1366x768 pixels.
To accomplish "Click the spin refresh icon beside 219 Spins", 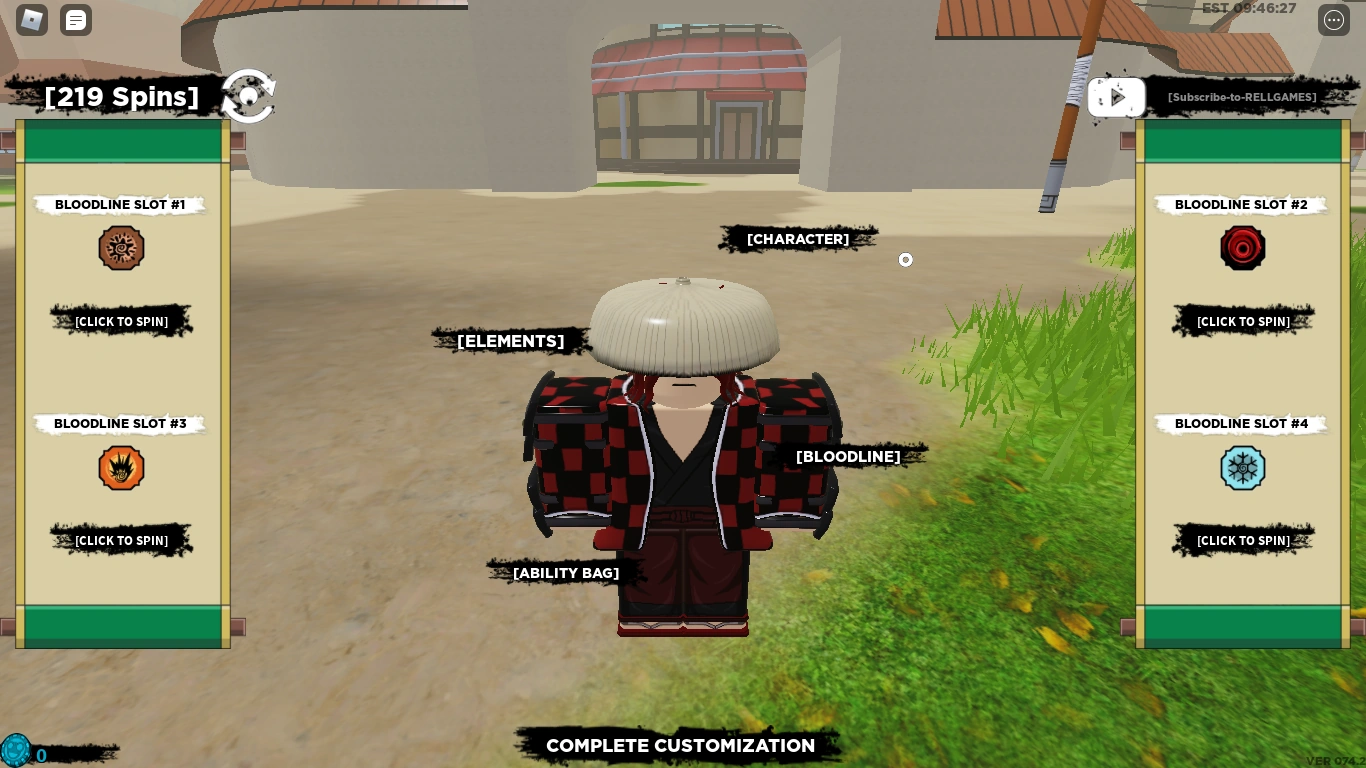I will 248,96.
